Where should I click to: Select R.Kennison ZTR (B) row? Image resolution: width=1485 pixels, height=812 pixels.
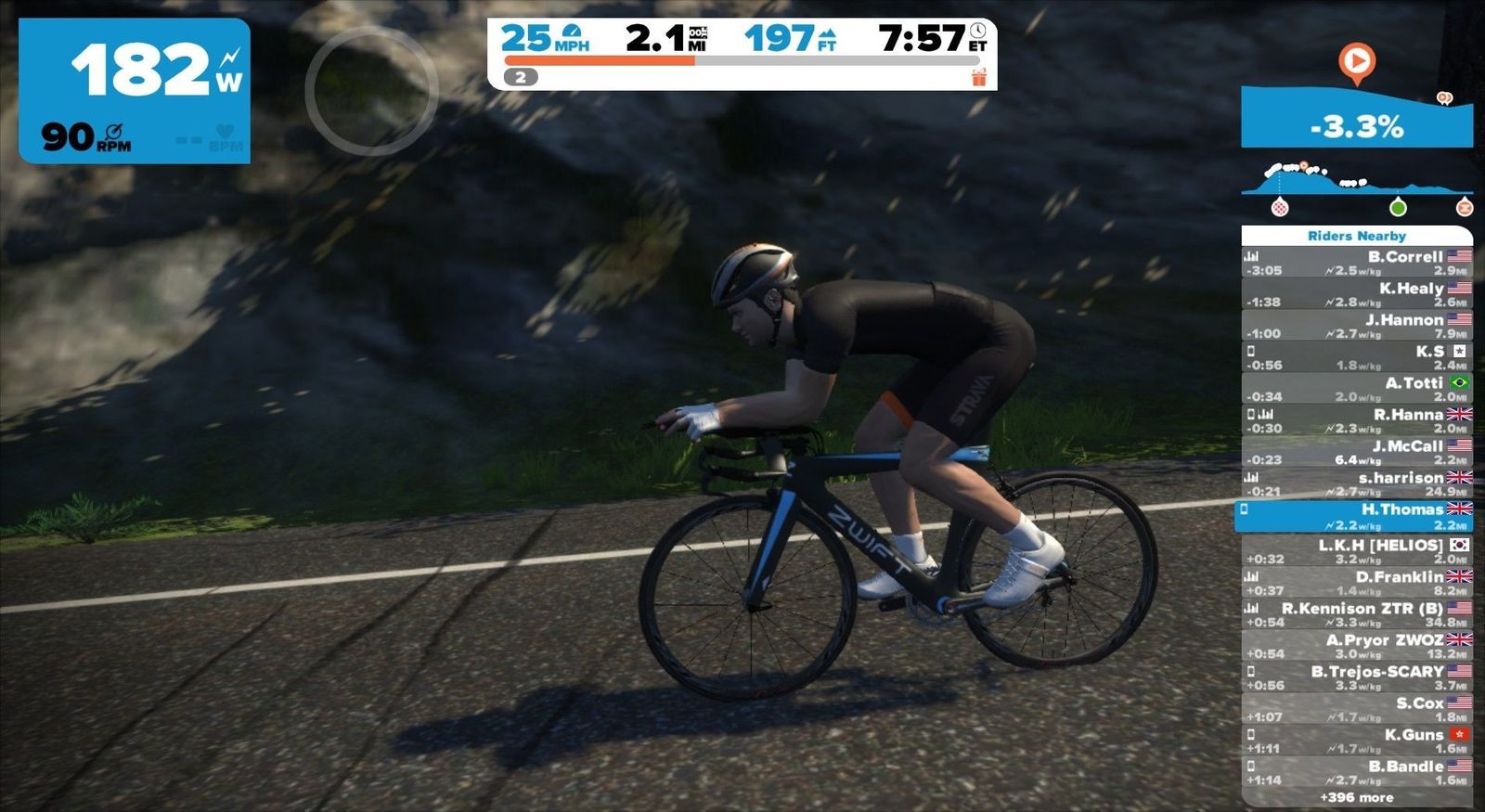[1357, 614]
